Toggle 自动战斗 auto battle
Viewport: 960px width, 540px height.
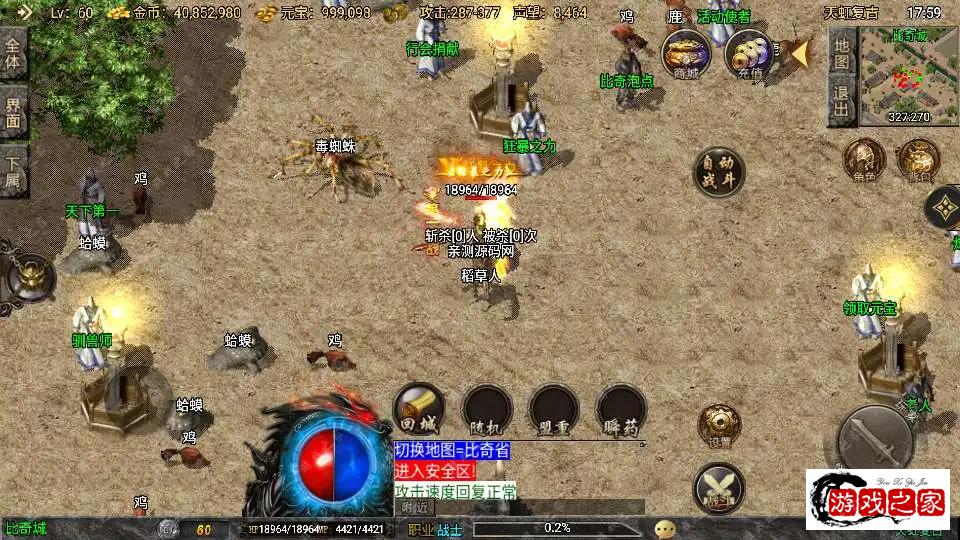click(x=719, y=171)
